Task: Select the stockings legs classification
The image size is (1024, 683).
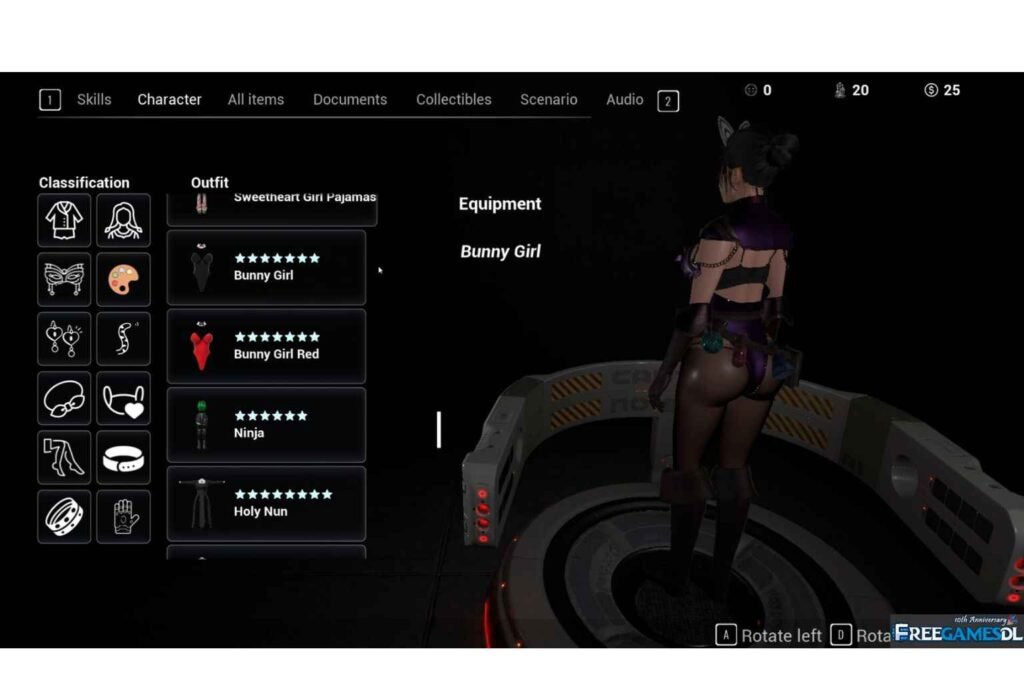Action: tap(64, 457)
